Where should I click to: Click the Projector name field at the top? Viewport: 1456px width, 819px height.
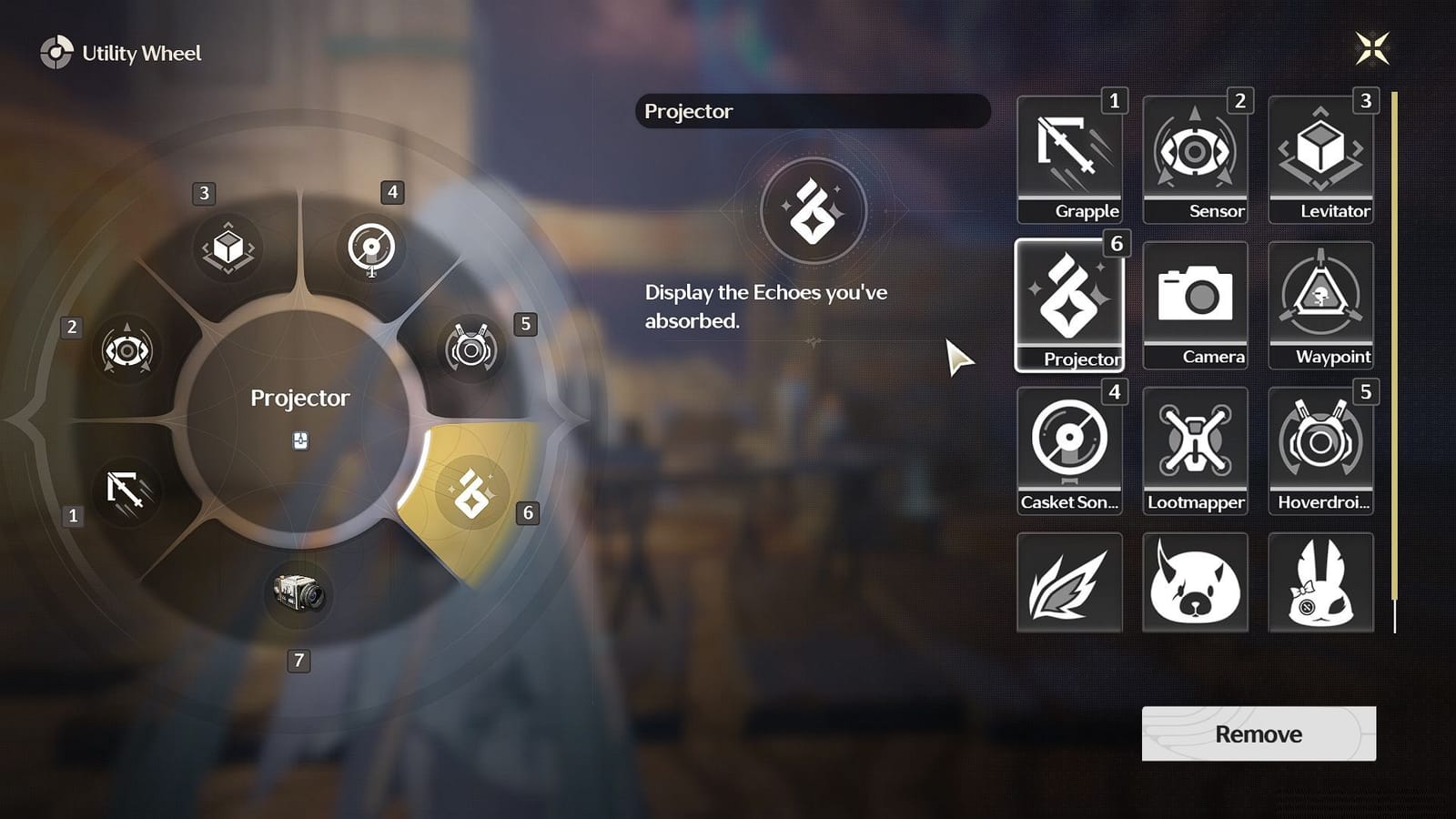click(813, 111)
